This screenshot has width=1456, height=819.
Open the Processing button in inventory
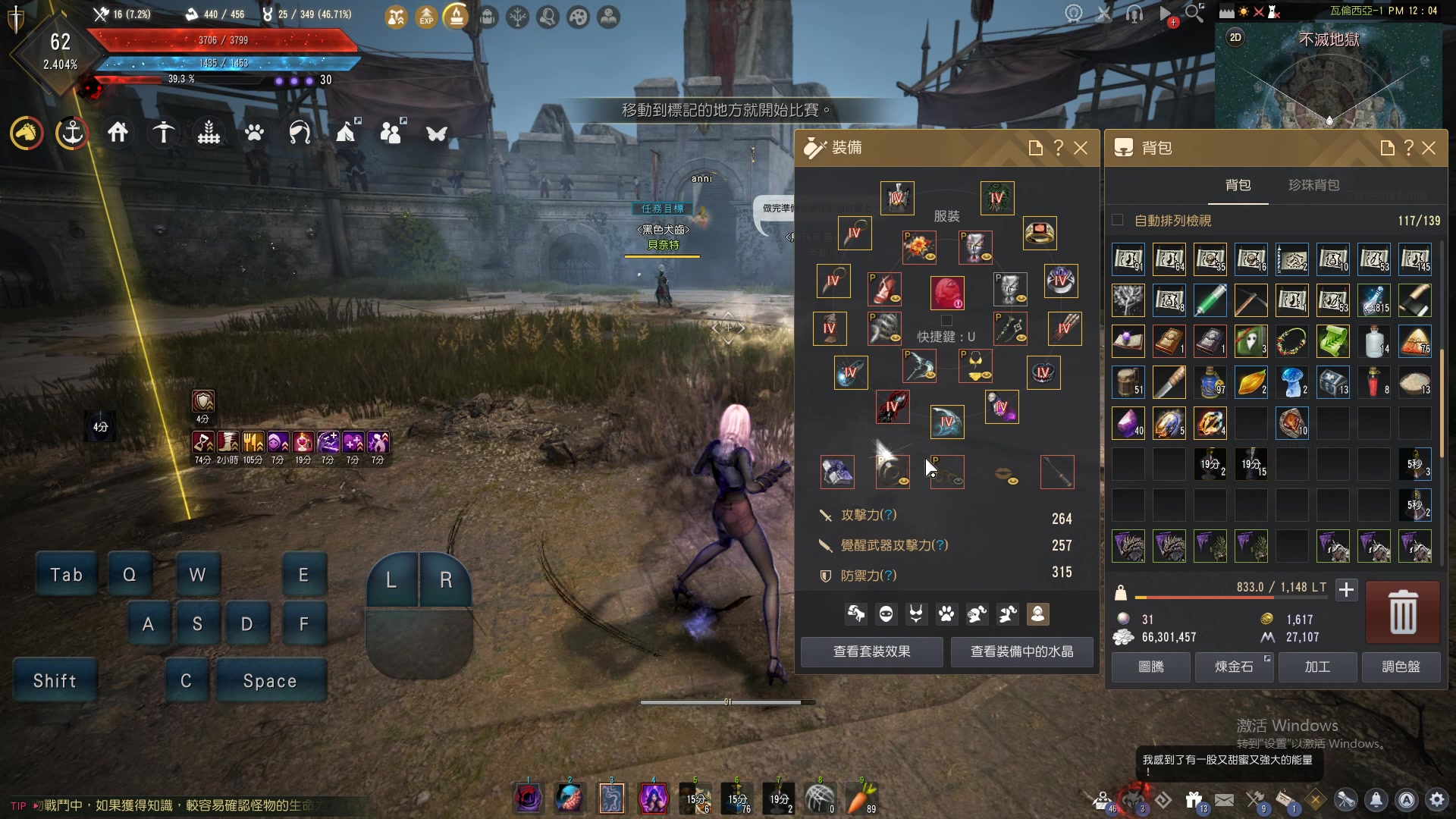[1317, 667]
